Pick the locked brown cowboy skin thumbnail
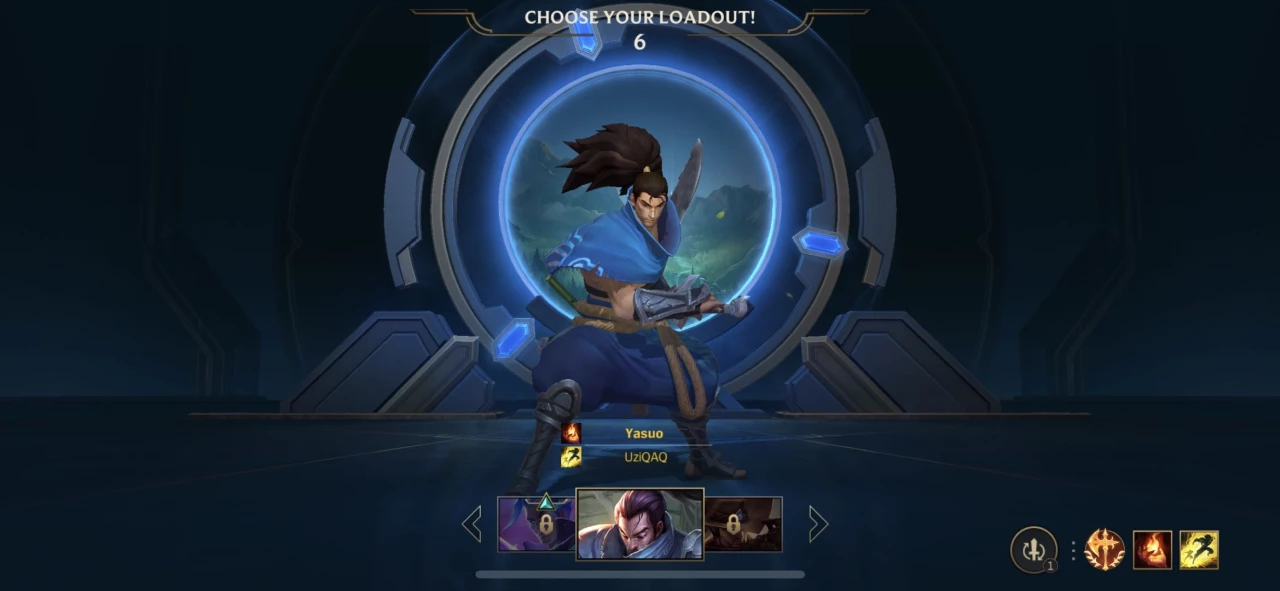 [x=743, y=524]
